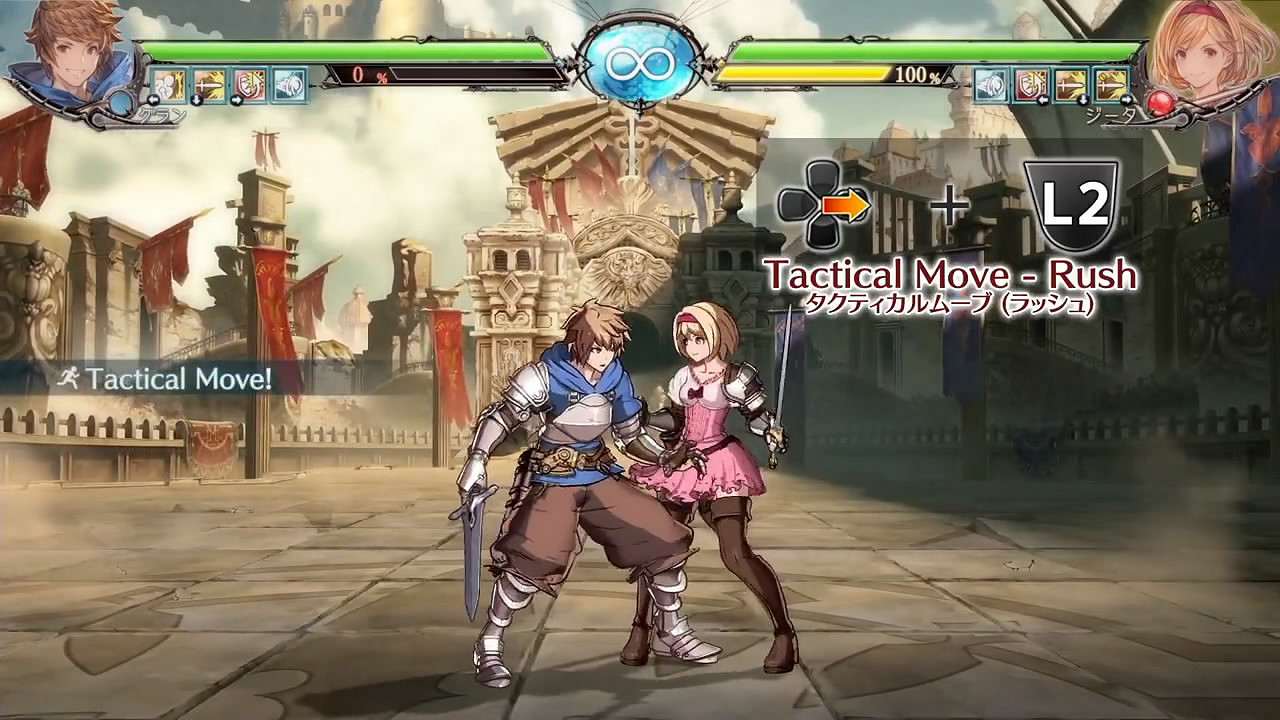Click the down-arrow badge under Gran's second skill
This screenshot has height=720, width=1280.
197,99
